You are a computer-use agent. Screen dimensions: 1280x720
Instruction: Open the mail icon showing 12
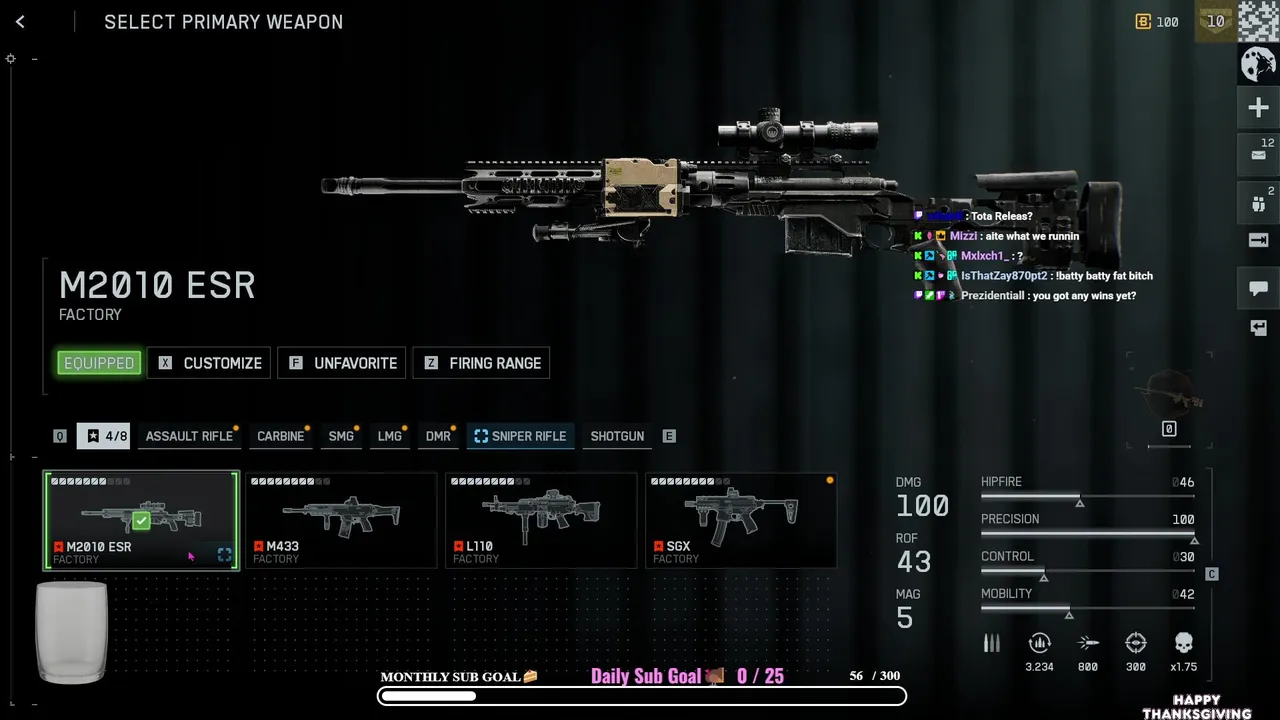[x=1258, y=156]
